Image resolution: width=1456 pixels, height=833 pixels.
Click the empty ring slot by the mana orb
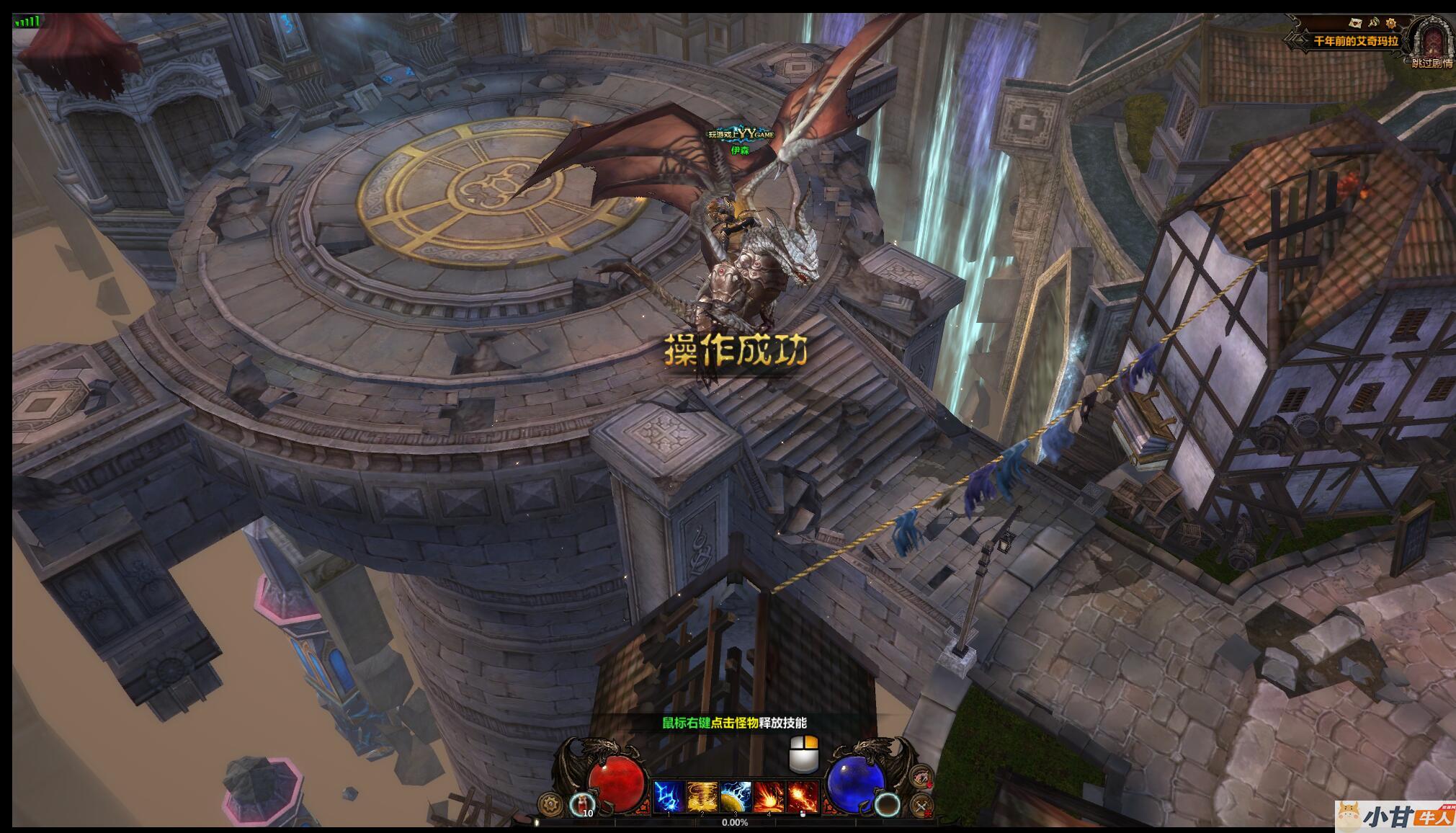pos(888,803)
